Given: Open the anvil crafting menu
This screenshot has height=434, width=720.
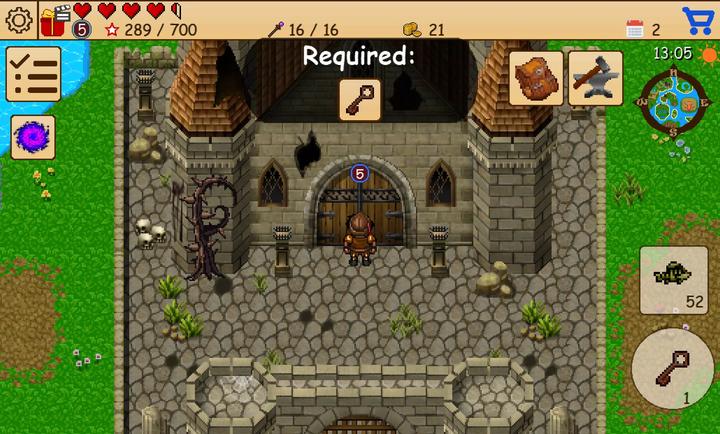Looking at the screenshot, I should coord(595,78).
